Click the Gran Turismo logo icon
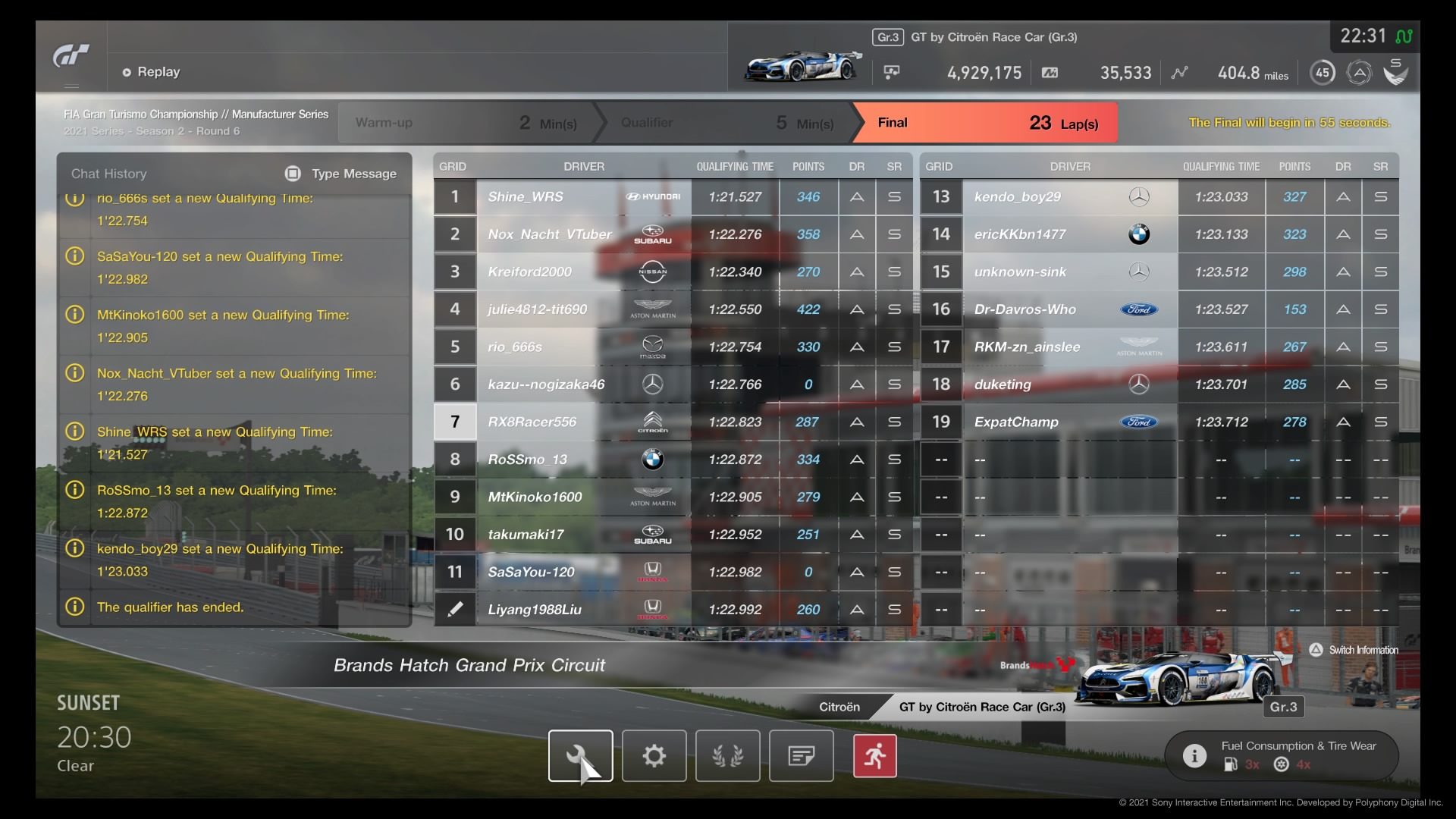1456x819 pixels. click(71, 56)
